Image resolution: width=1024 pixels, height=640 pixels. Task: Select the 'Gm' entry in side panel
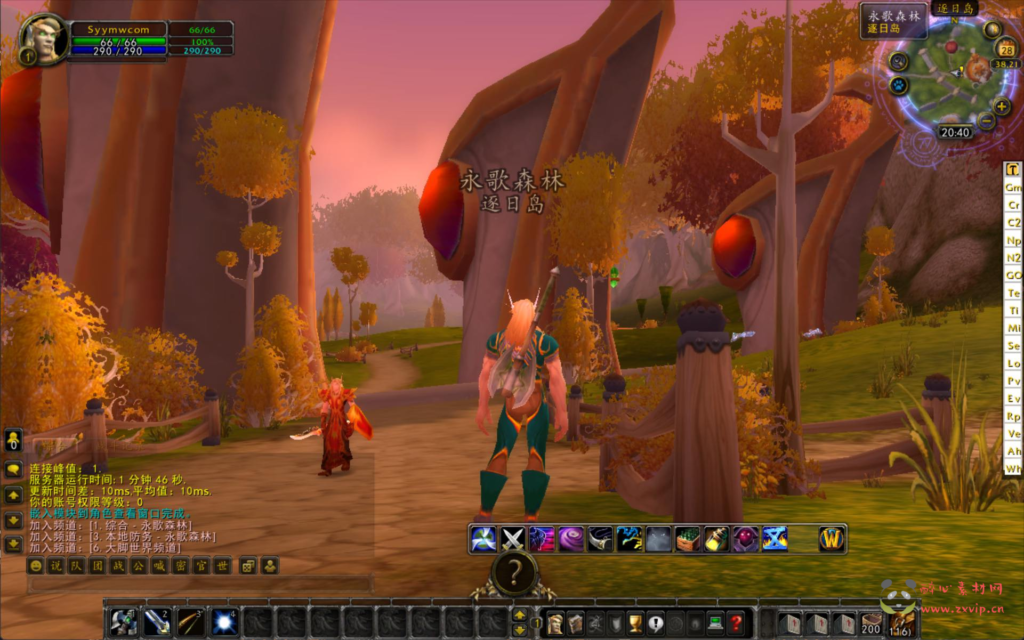1013,188
